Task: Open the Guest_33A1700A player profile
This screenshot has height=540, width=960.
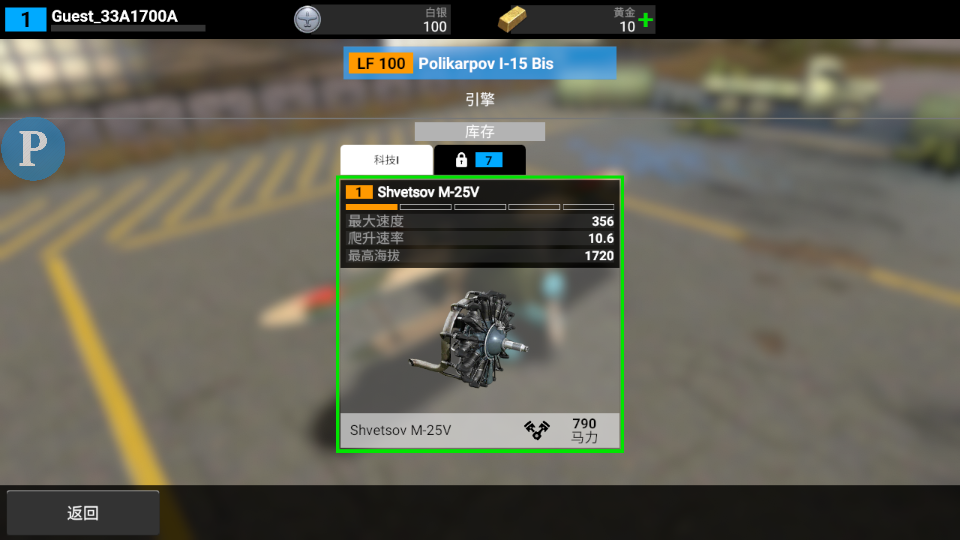Action: pyautogui.click(x=114, y=16)
